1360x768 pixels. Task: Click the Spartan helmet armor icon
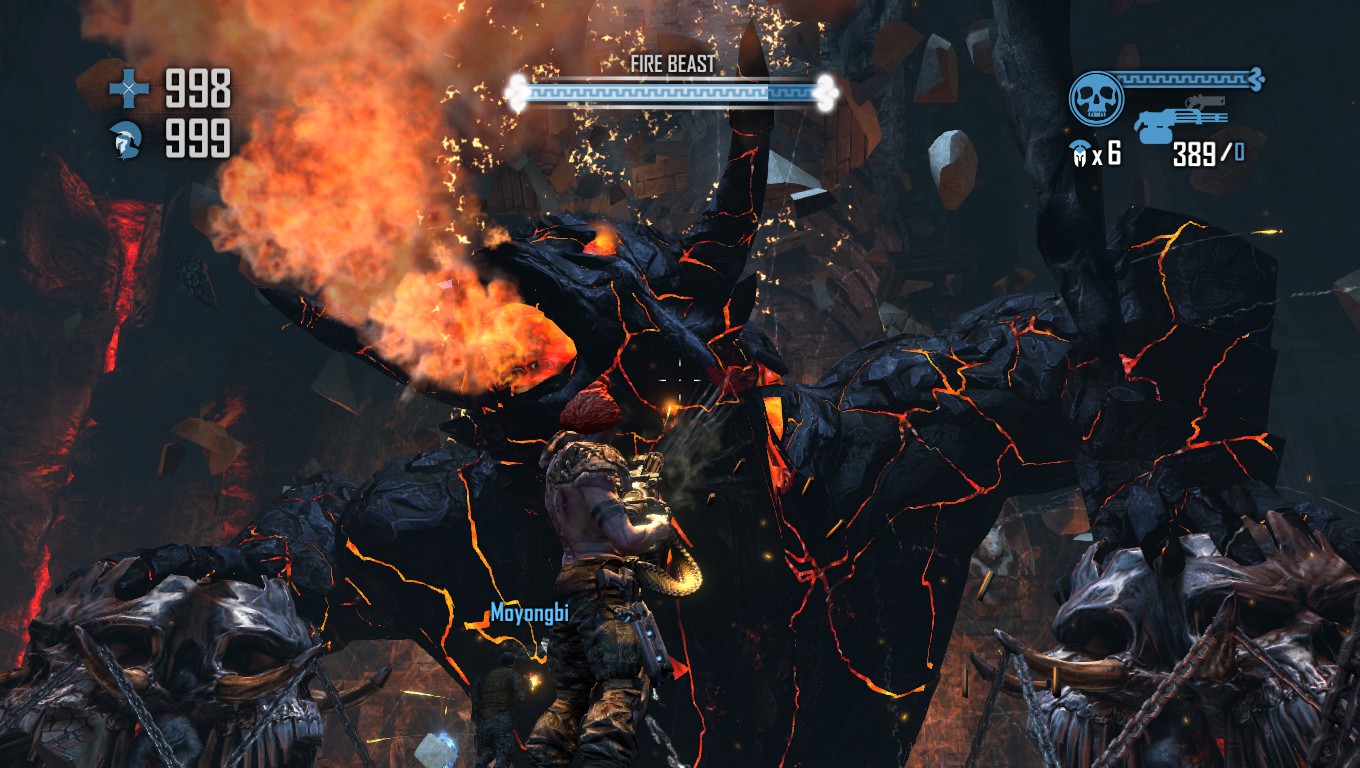tap(129, 139)
